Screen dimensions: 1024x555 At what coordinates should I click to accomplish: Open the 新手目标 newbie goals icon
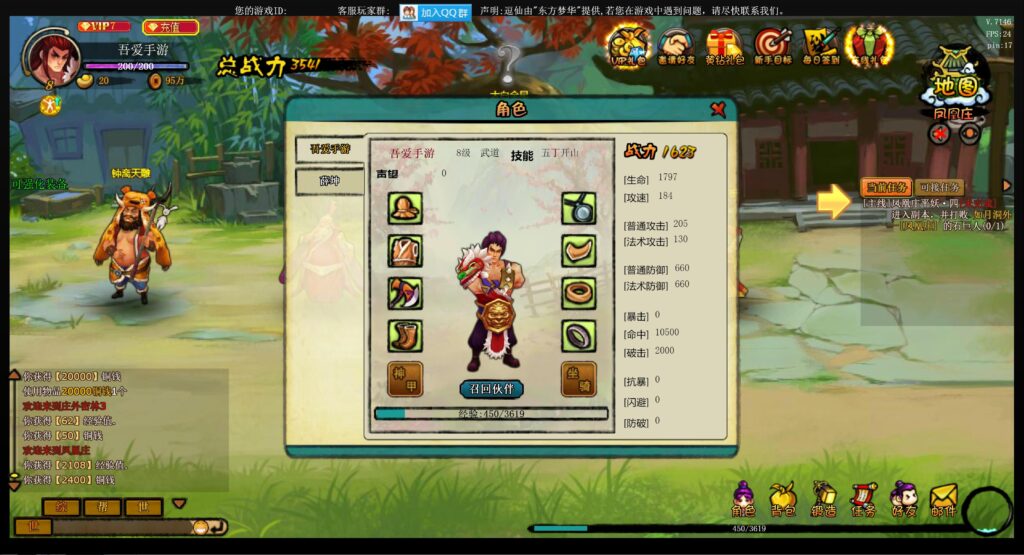tap(772, 45)
